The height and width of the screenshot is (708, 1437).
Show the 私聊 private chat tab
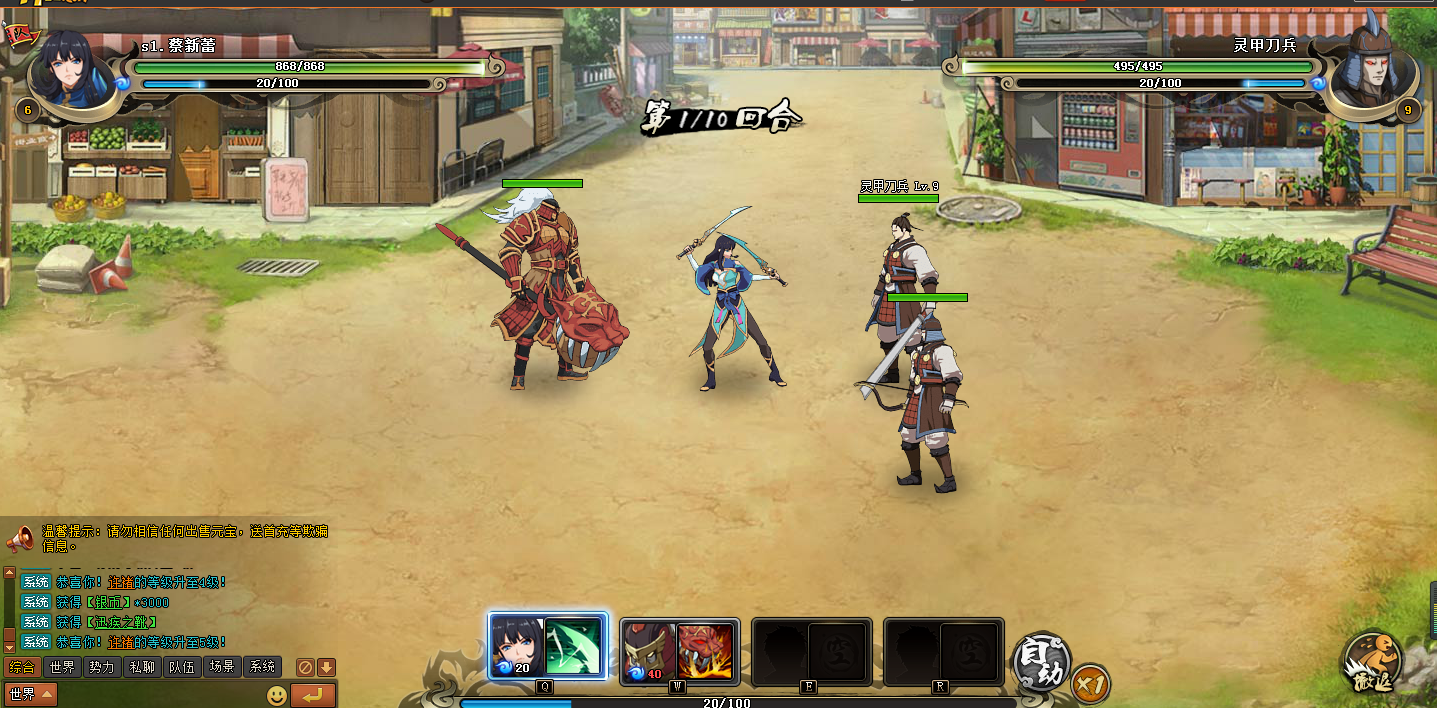[x=141, y=667]
